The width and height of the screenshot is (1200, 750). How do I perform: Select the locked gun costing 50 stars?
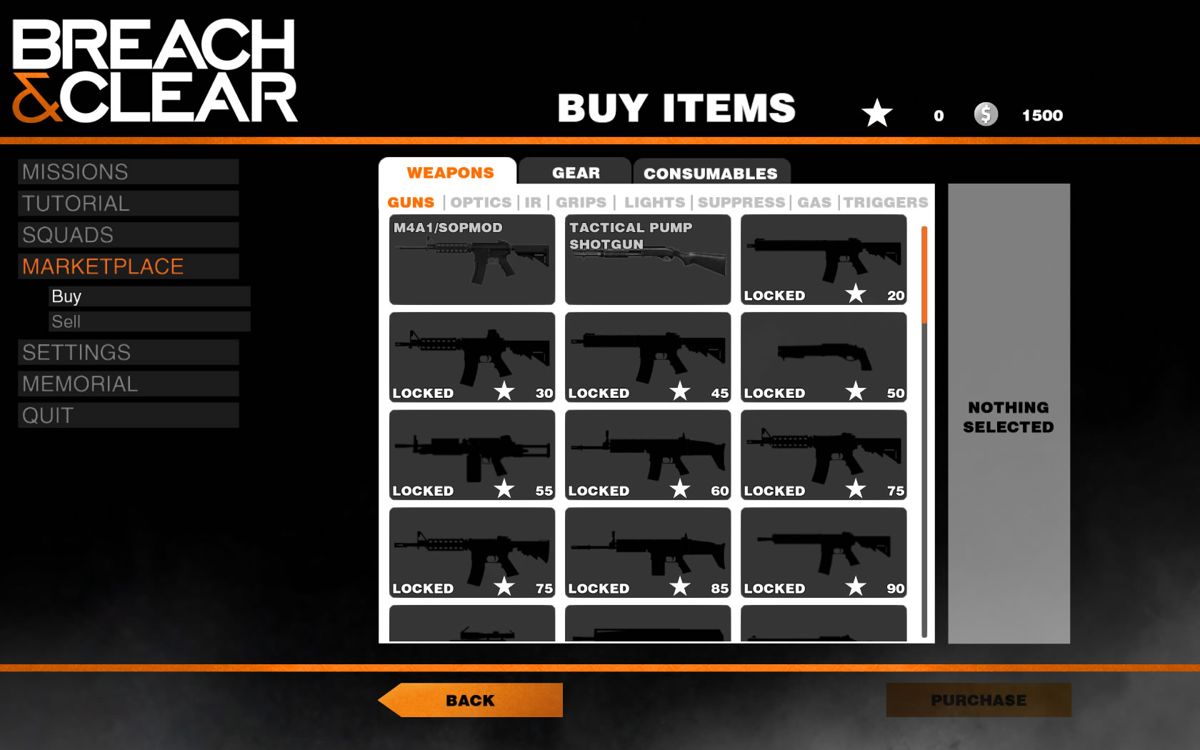pyautogui.click(x=824, y=358)
